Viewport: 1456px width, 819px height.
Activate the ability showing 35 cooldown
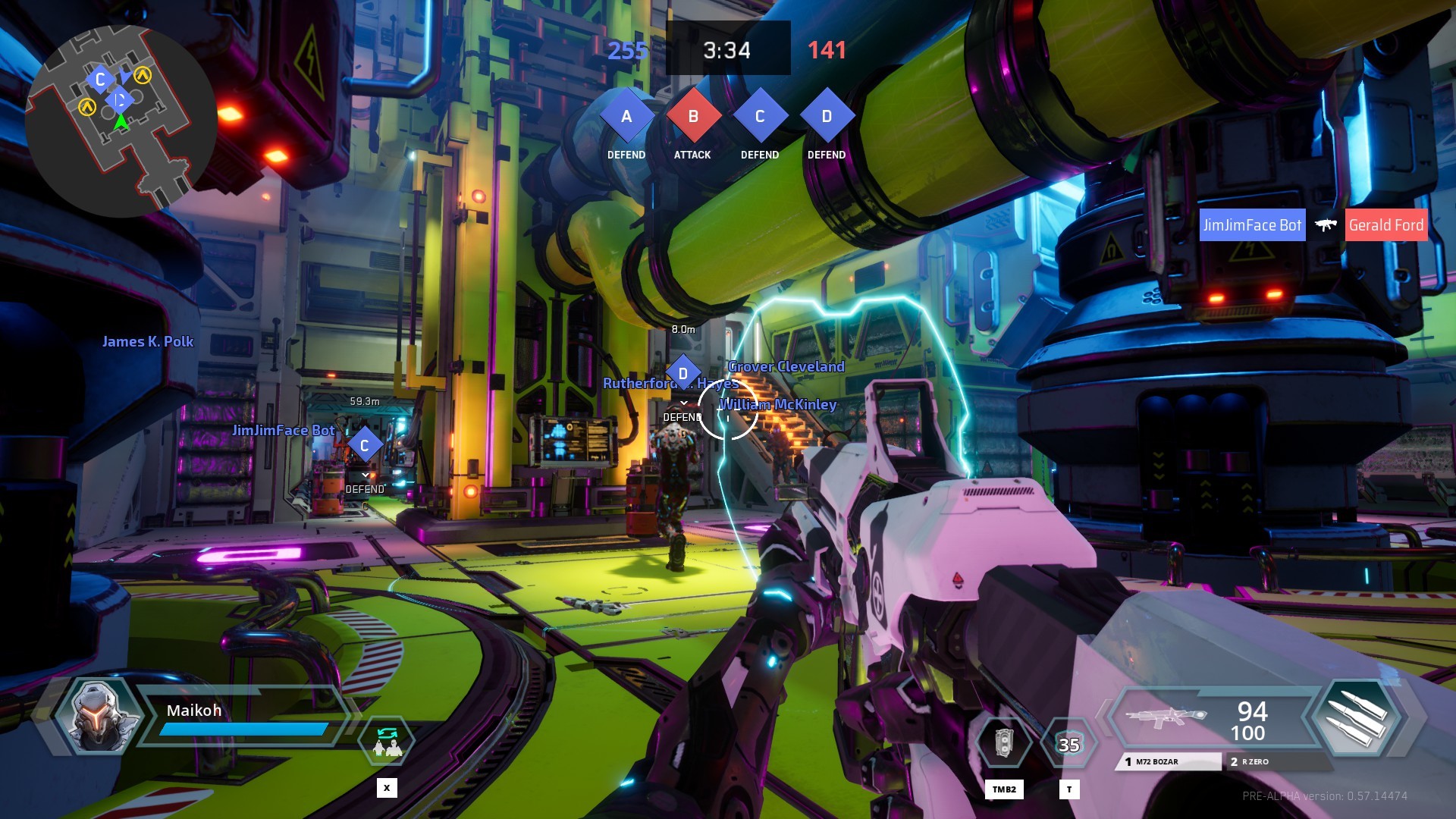1068,745
